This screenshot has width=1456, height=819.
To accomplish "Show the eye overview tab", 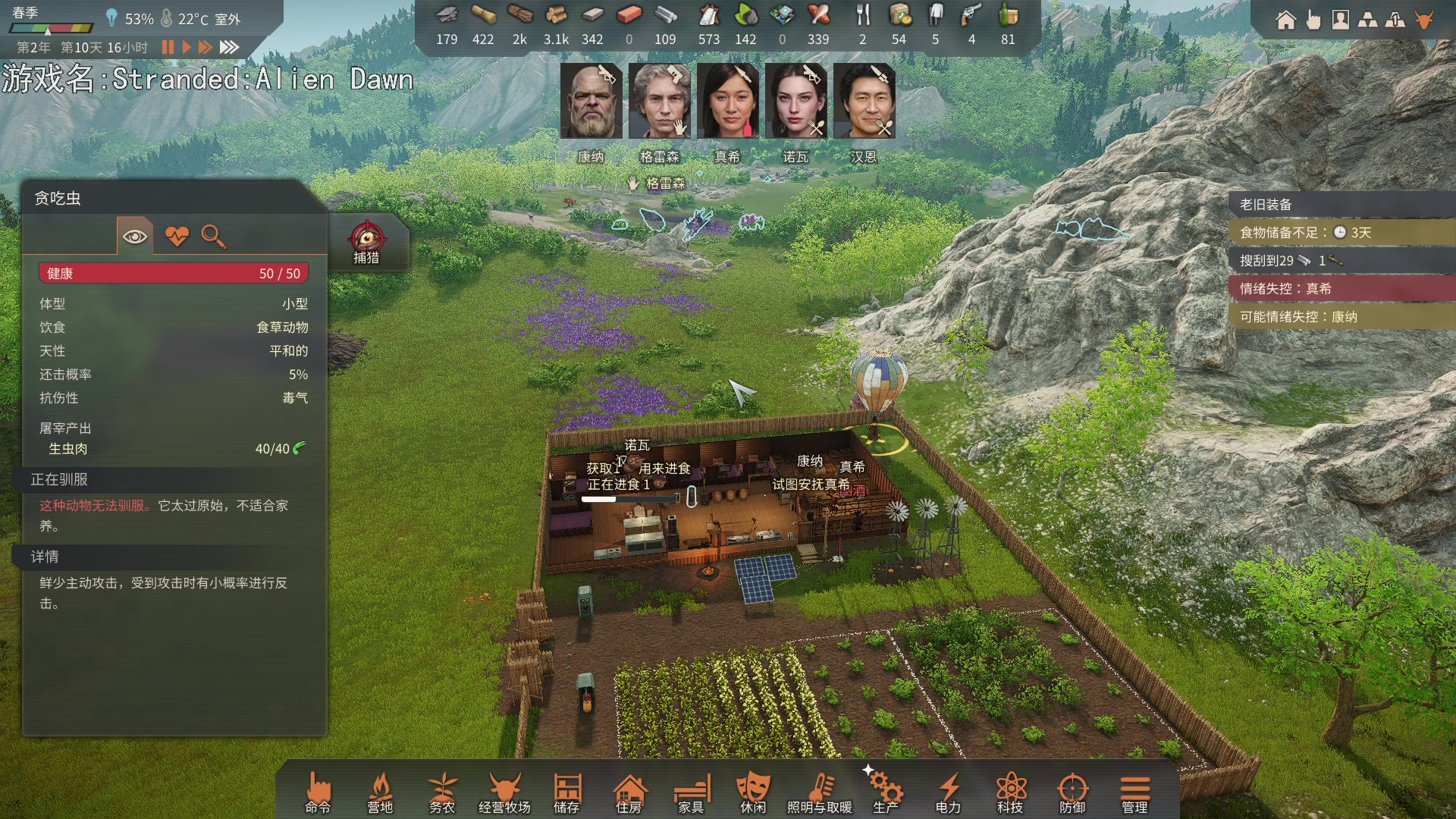I will (135, 237).
